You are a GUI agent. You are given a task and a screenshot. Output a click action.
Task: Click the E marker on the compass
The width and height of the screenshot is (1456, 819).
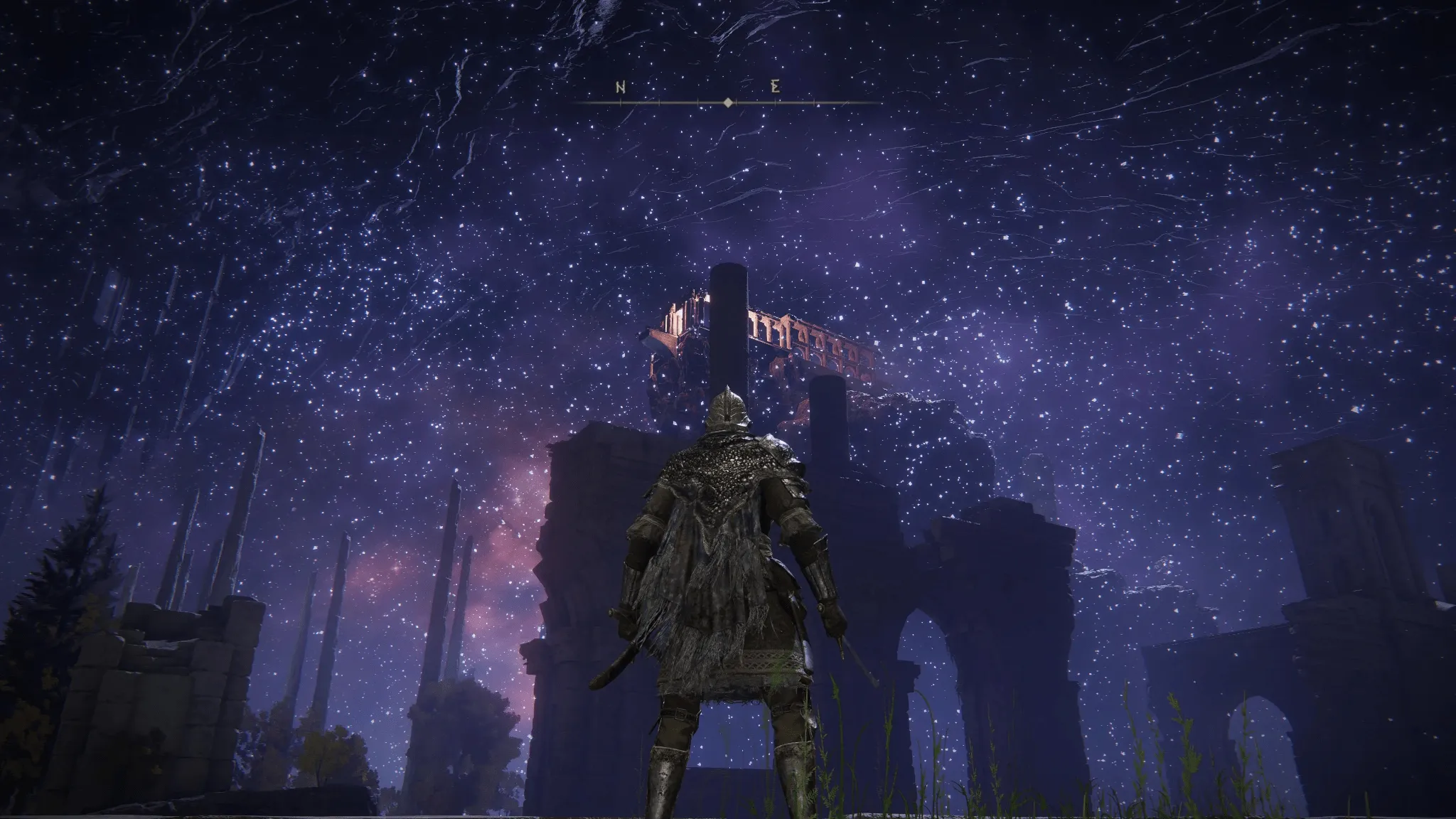[776, 87]
